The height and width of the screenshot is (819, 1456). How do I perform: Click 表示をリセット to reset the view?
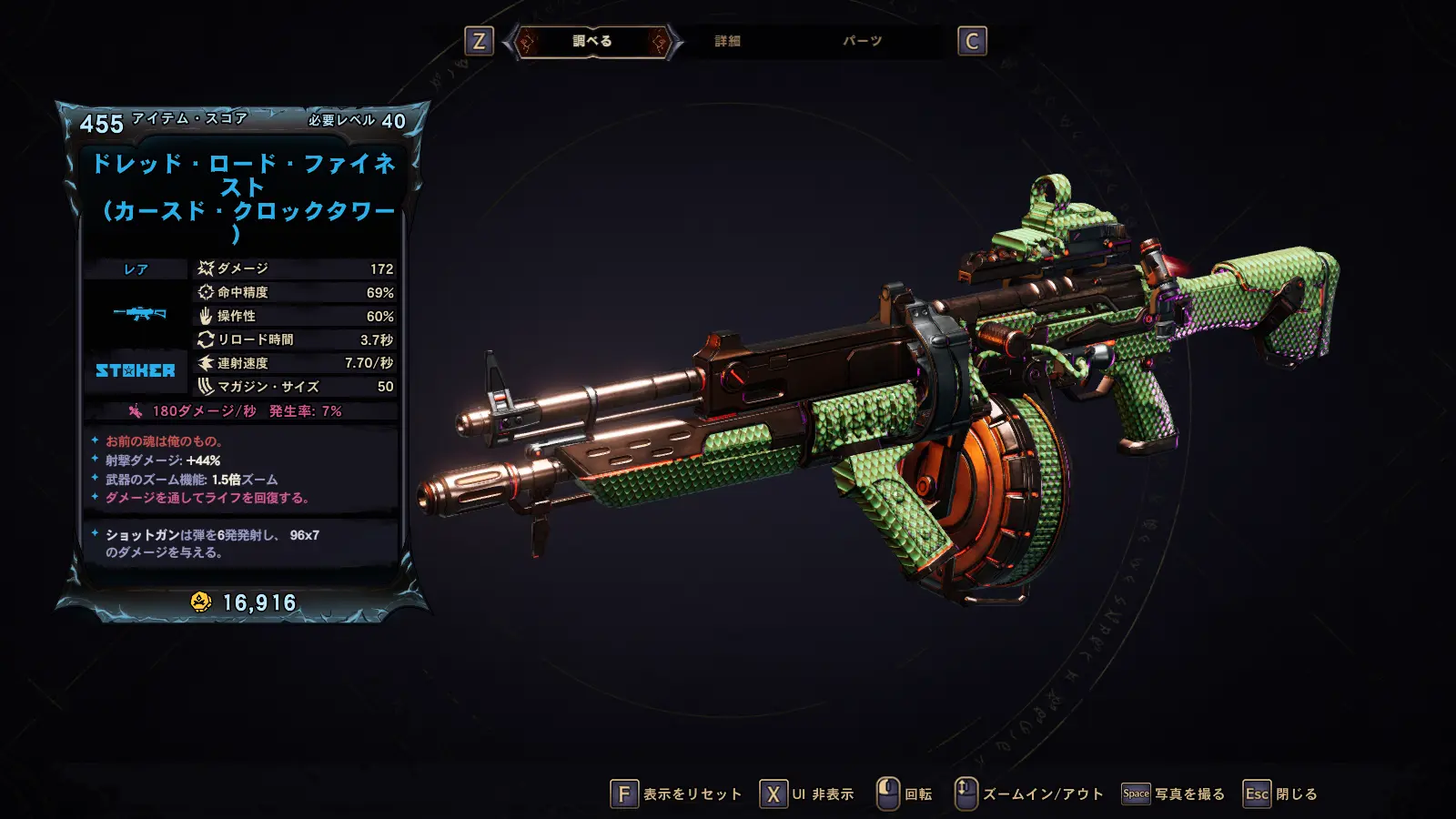[676, 794]
